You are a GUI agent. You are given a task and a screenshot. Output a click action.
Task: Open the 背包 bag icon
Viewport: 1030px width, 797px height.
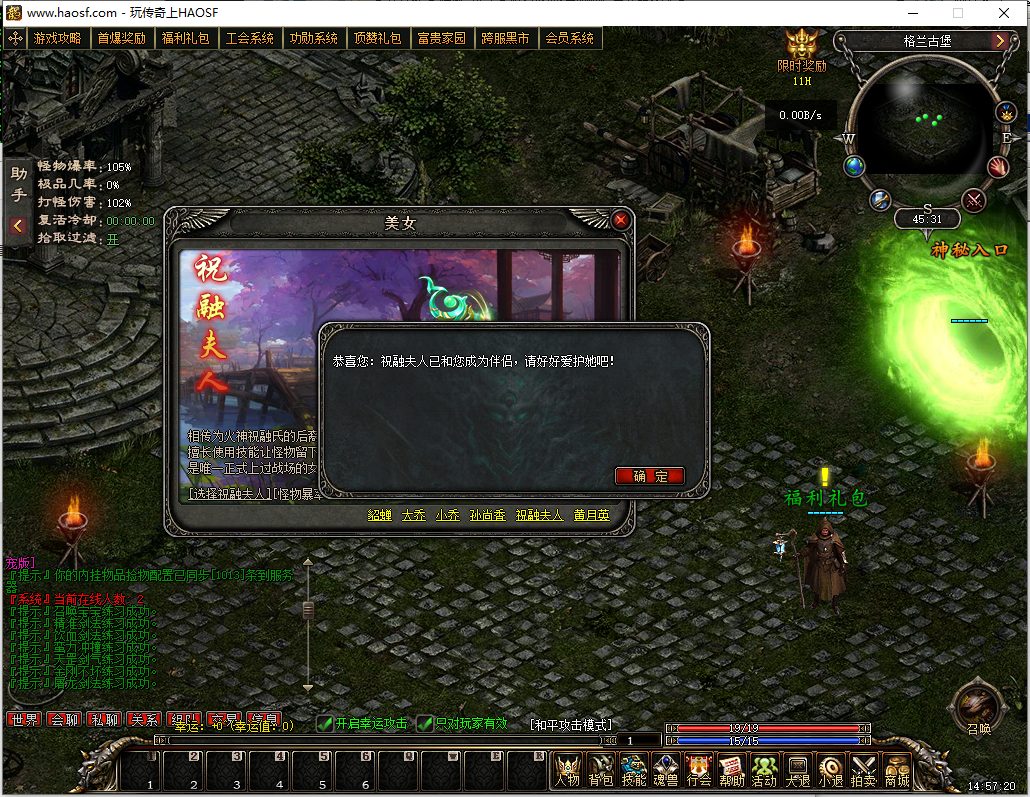601,770
